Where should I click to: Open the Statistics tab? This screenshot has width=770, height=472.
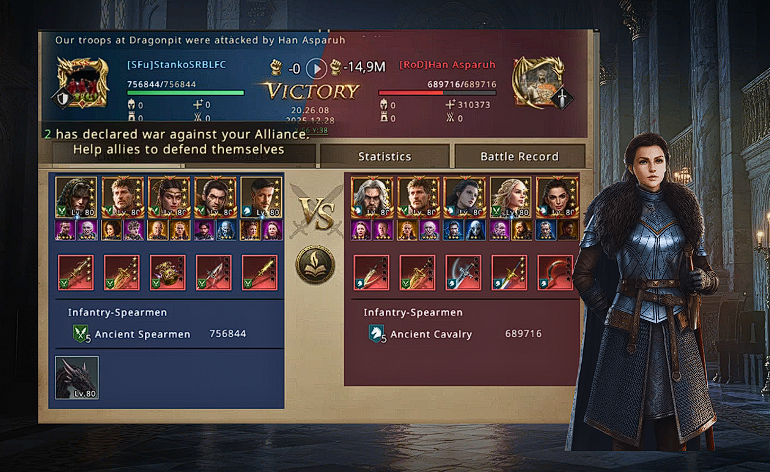pos(385,156)
